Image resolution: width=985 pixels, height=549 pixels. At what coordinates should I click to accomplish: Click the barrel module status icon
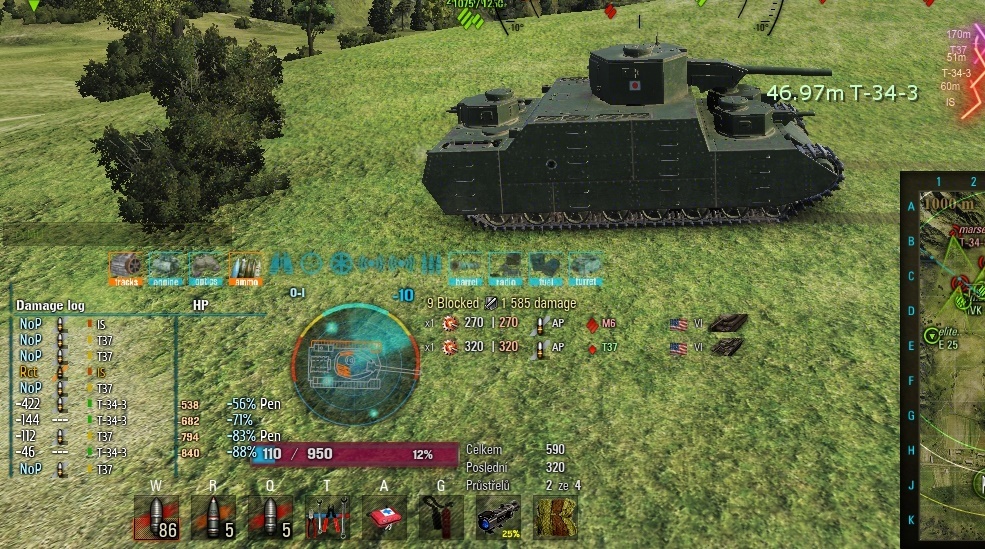click(x=465, y=267)
